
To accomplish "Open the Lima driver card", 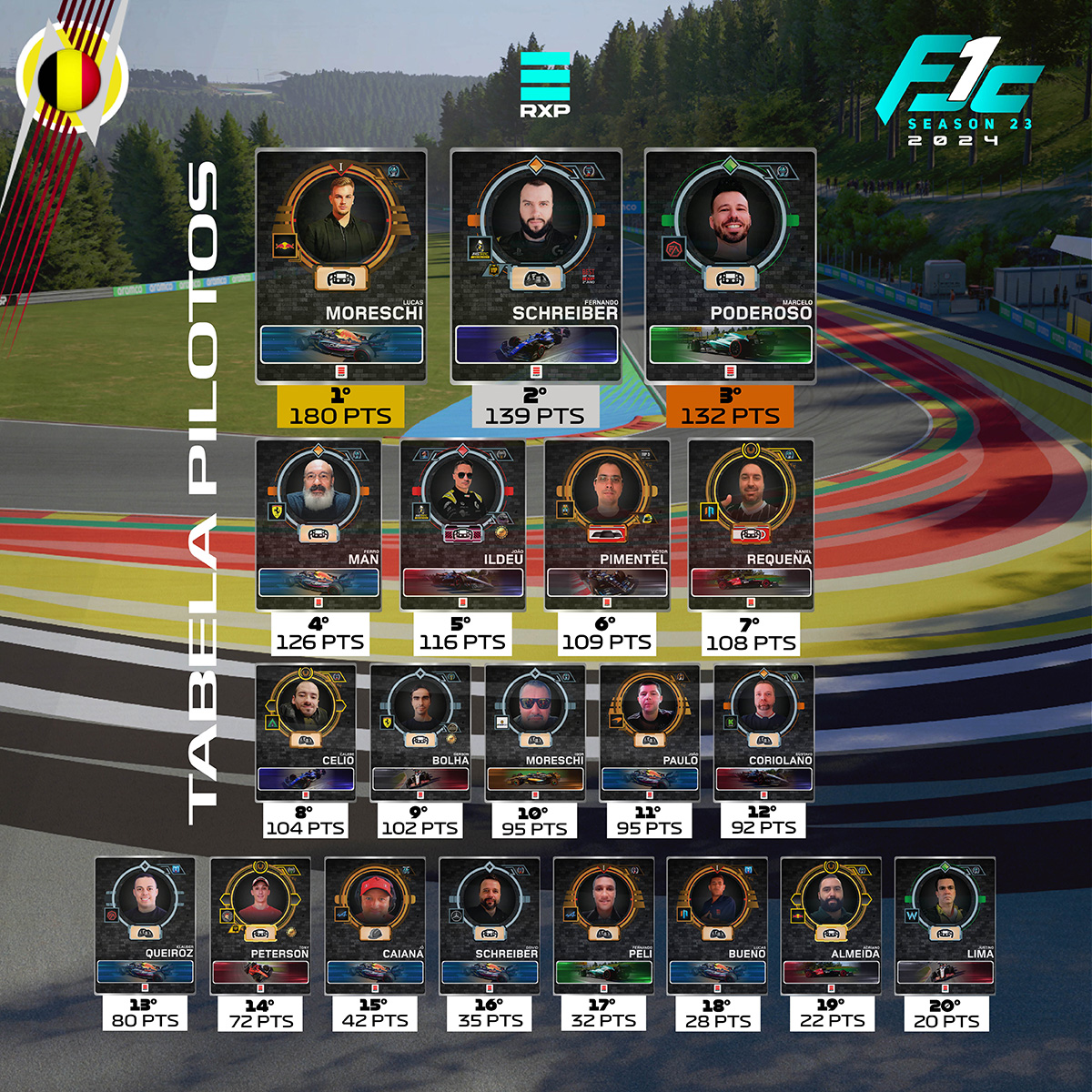I will coord(945,925).
